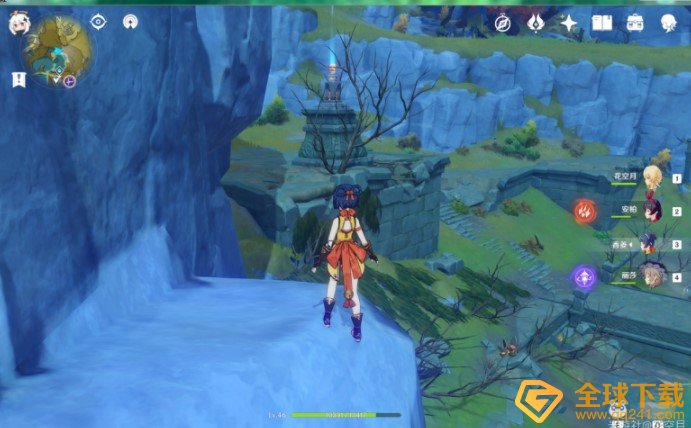Open the character screen head icon
Viewport: 691px width, 428px height.
[x=667, y=23]
